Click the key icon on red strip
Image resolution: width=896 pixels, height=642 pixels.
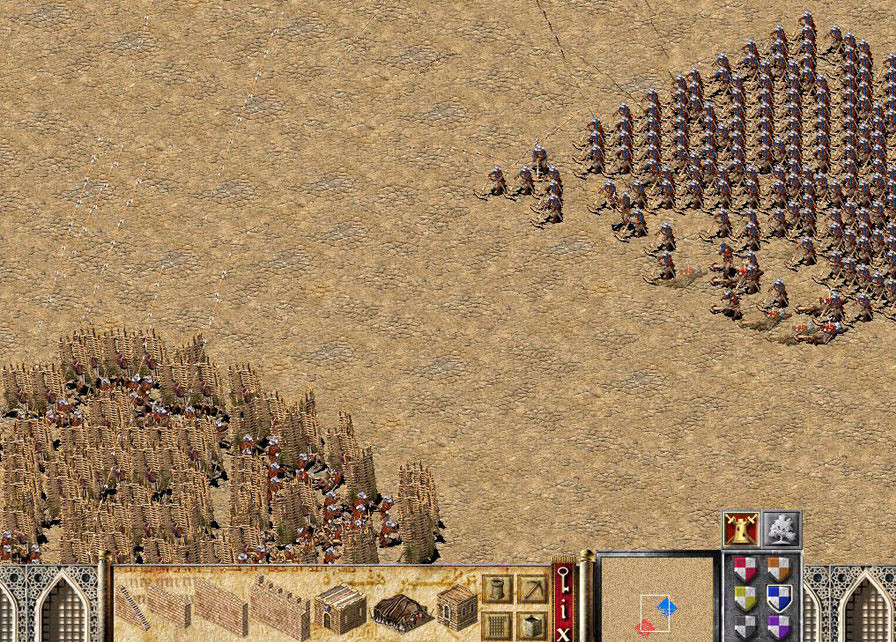point(564,578)
